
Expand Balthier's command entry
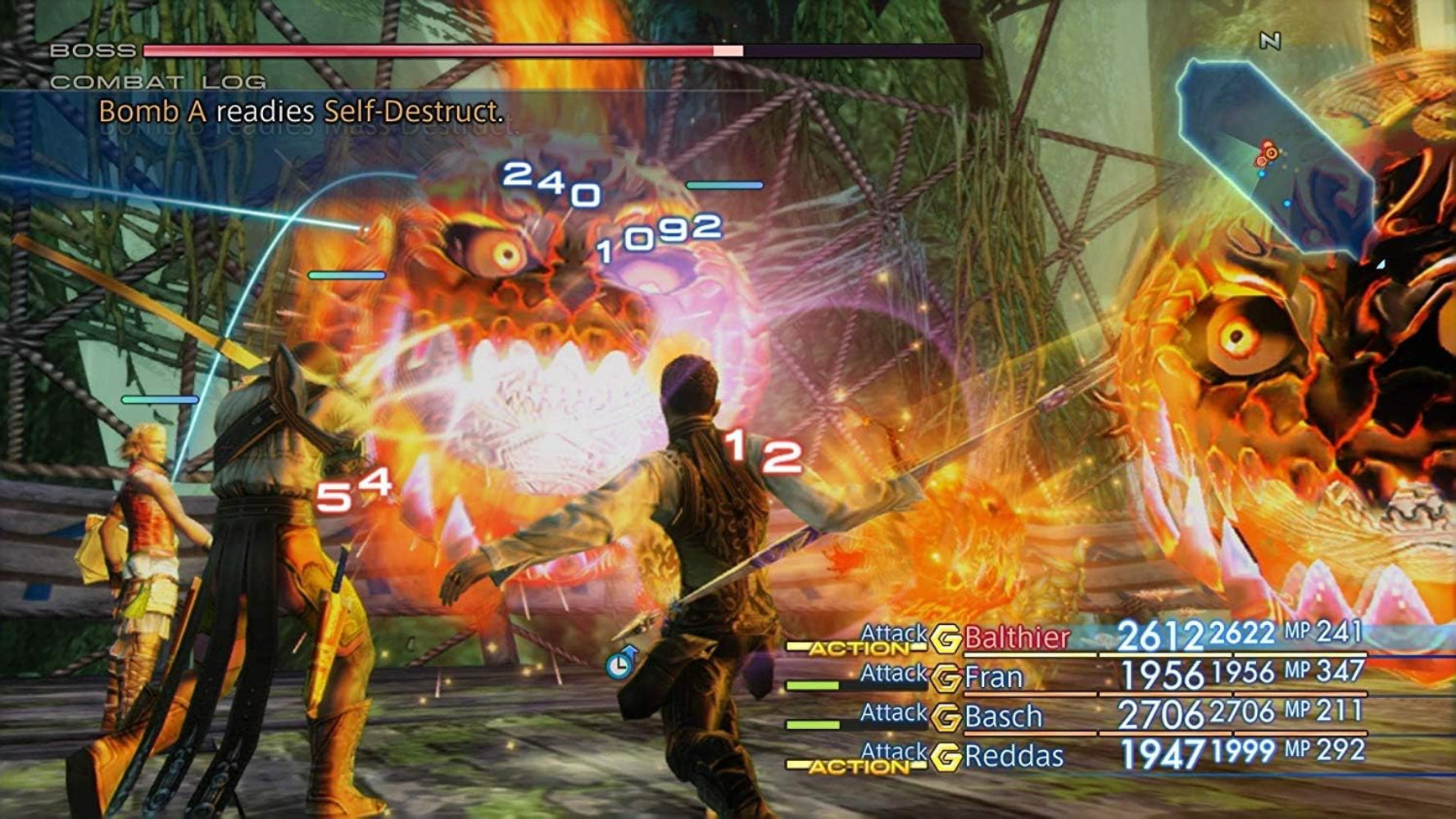click(895, 632)
